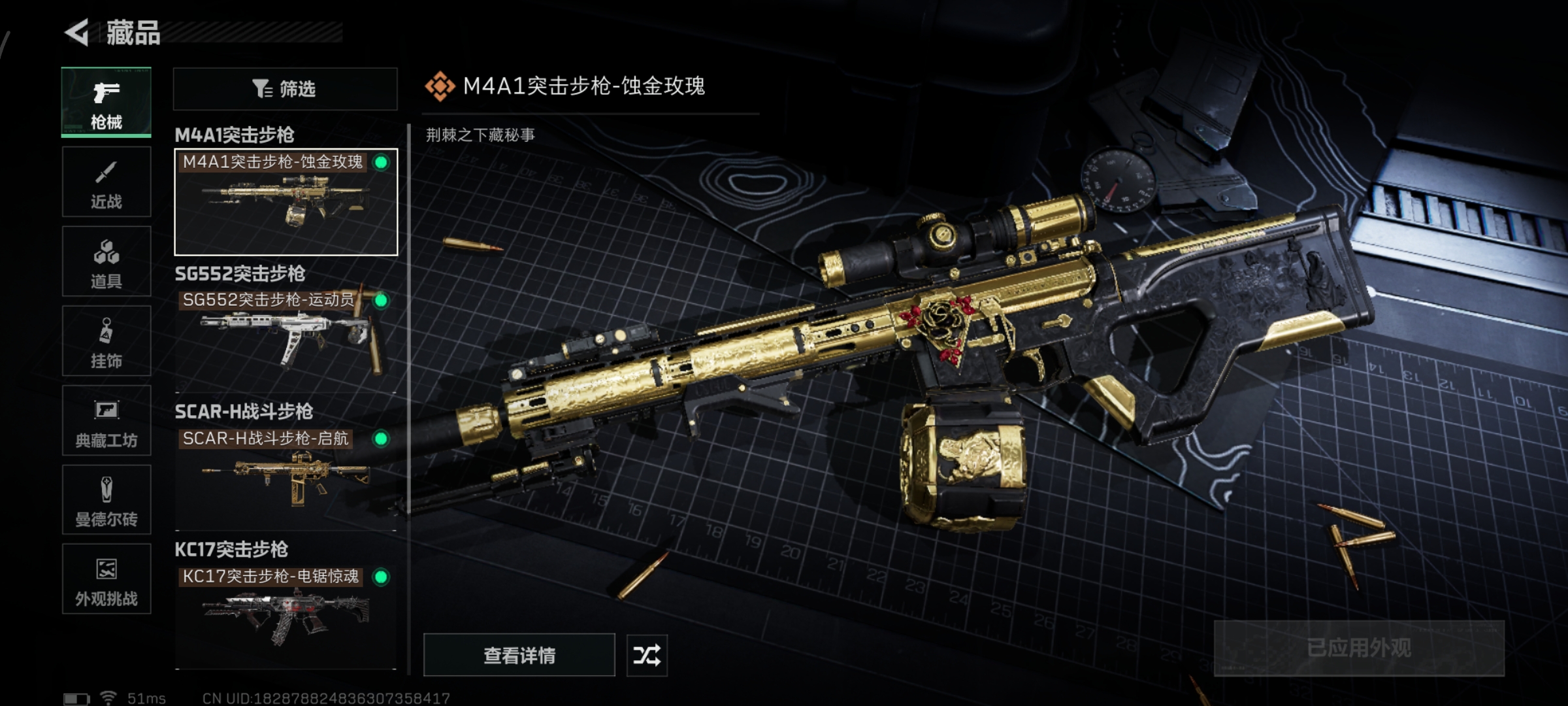Screen dimensions: 1568x706
Task: Go back using the arrow beside 藏品
Action: coord(77,33)
